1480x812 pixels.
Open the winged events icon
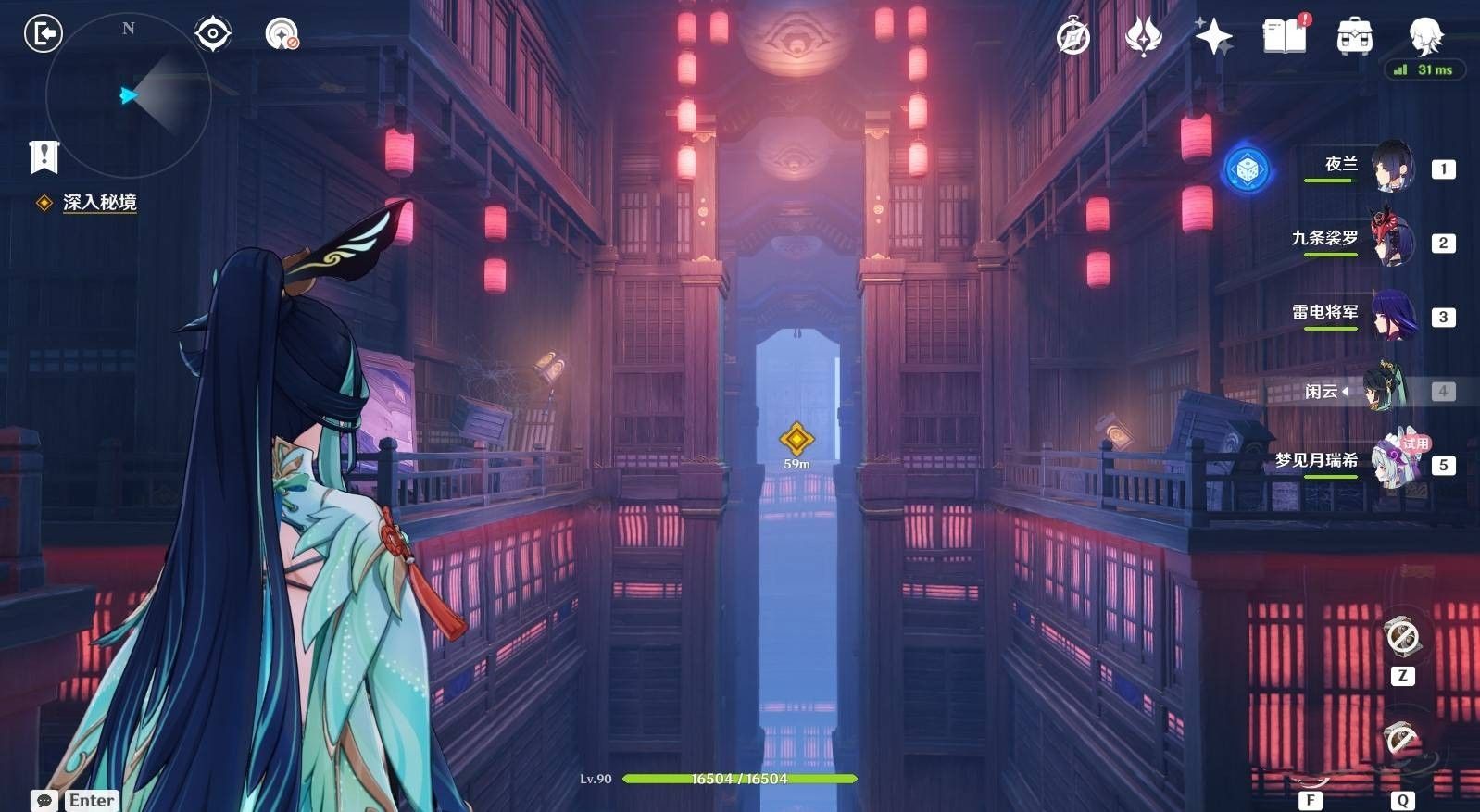[1144, 37]
